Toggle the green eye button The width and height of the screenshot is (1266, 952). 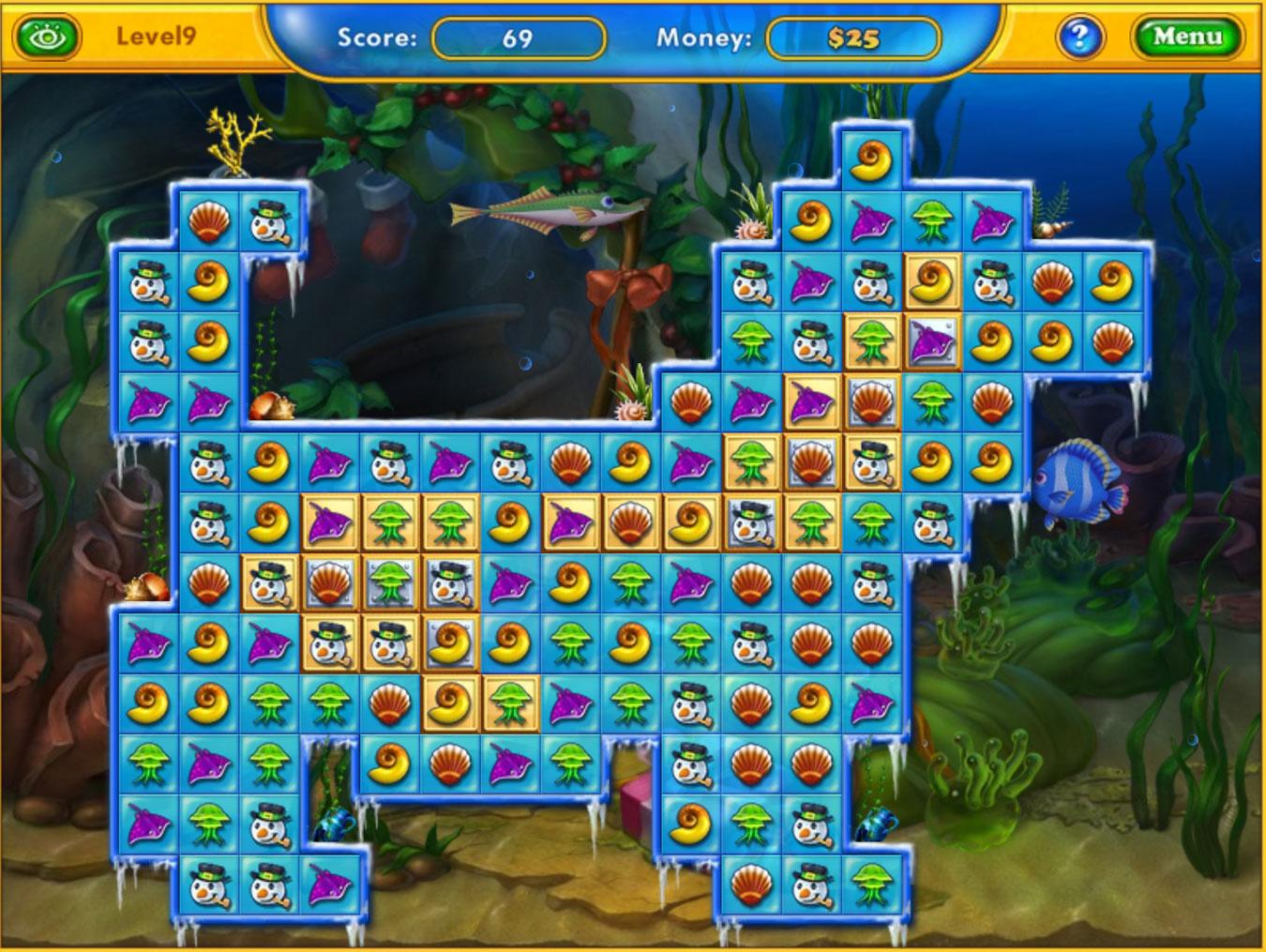[46, 37]
